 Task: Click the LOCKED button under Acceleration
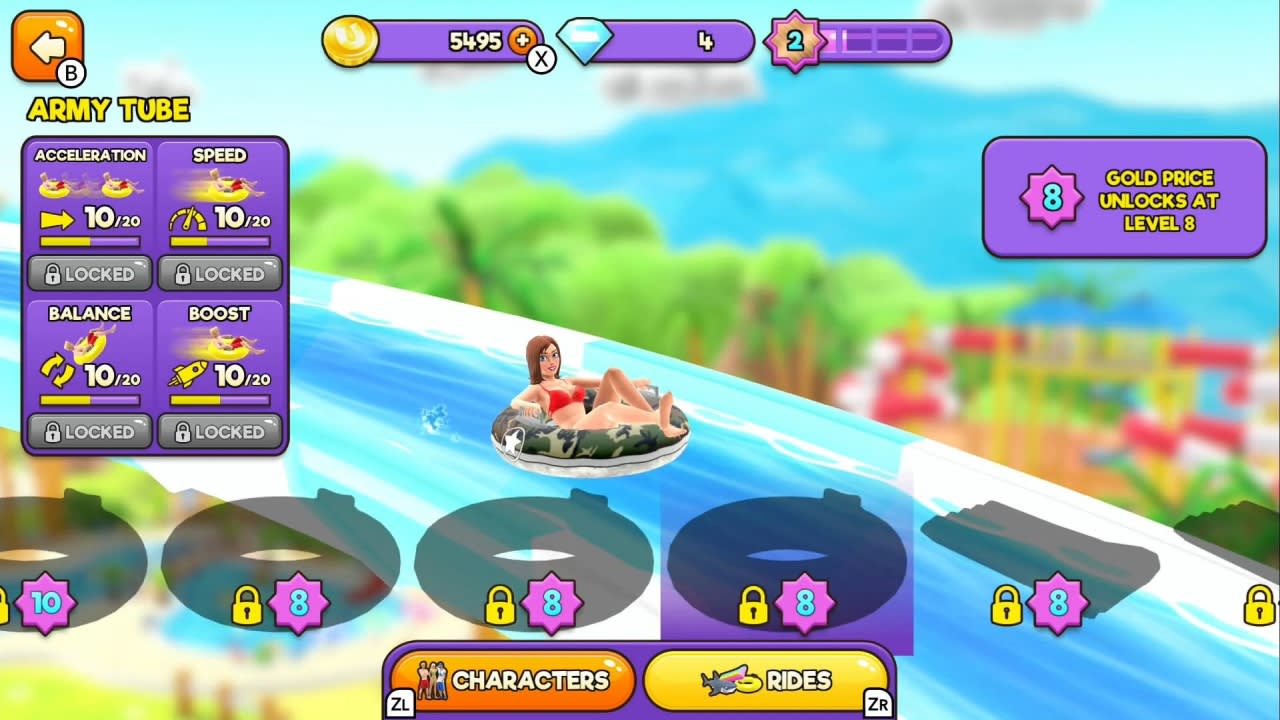(88, 273)
